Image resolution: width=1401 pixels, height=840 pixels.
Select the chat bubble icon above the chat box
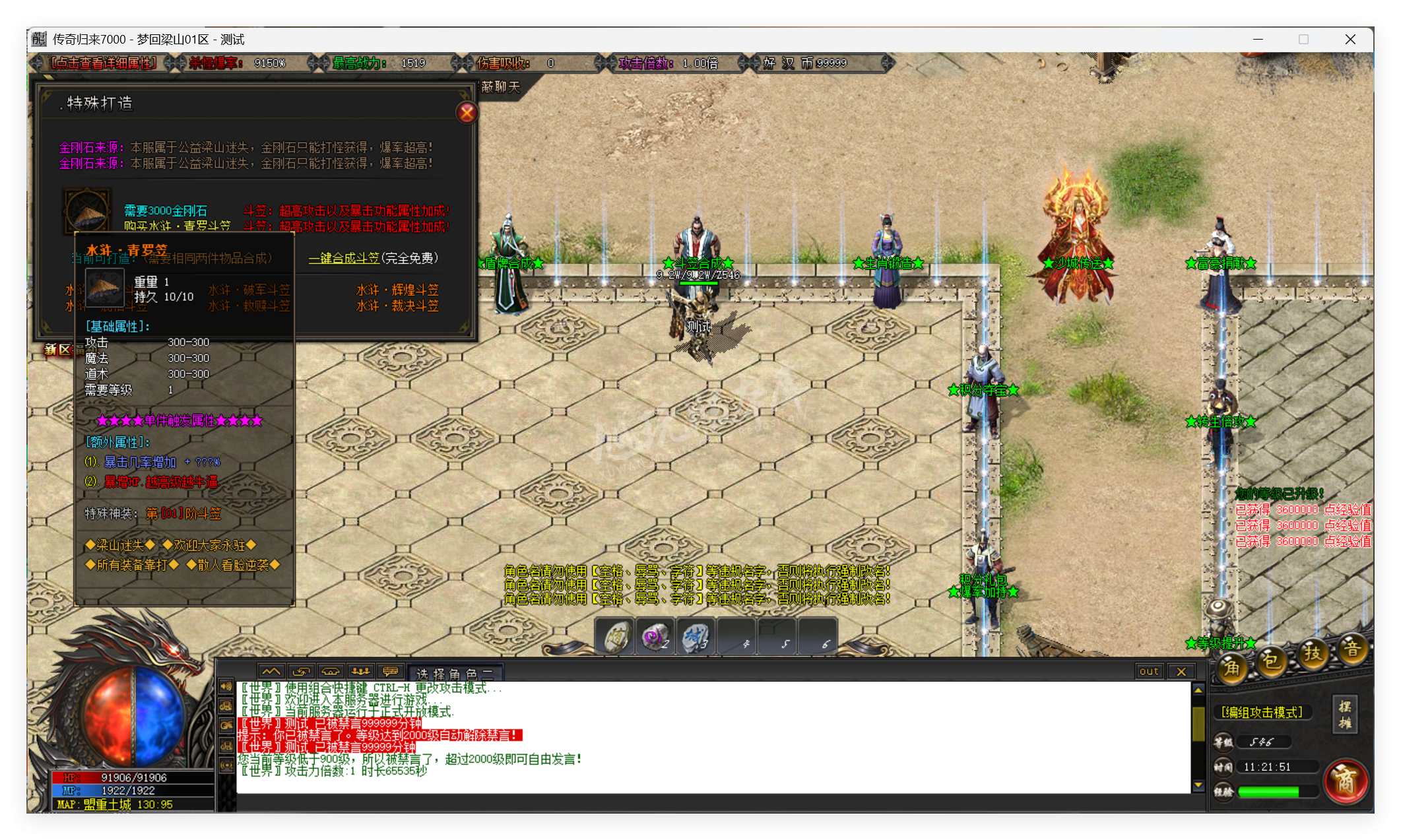point(390,671)
